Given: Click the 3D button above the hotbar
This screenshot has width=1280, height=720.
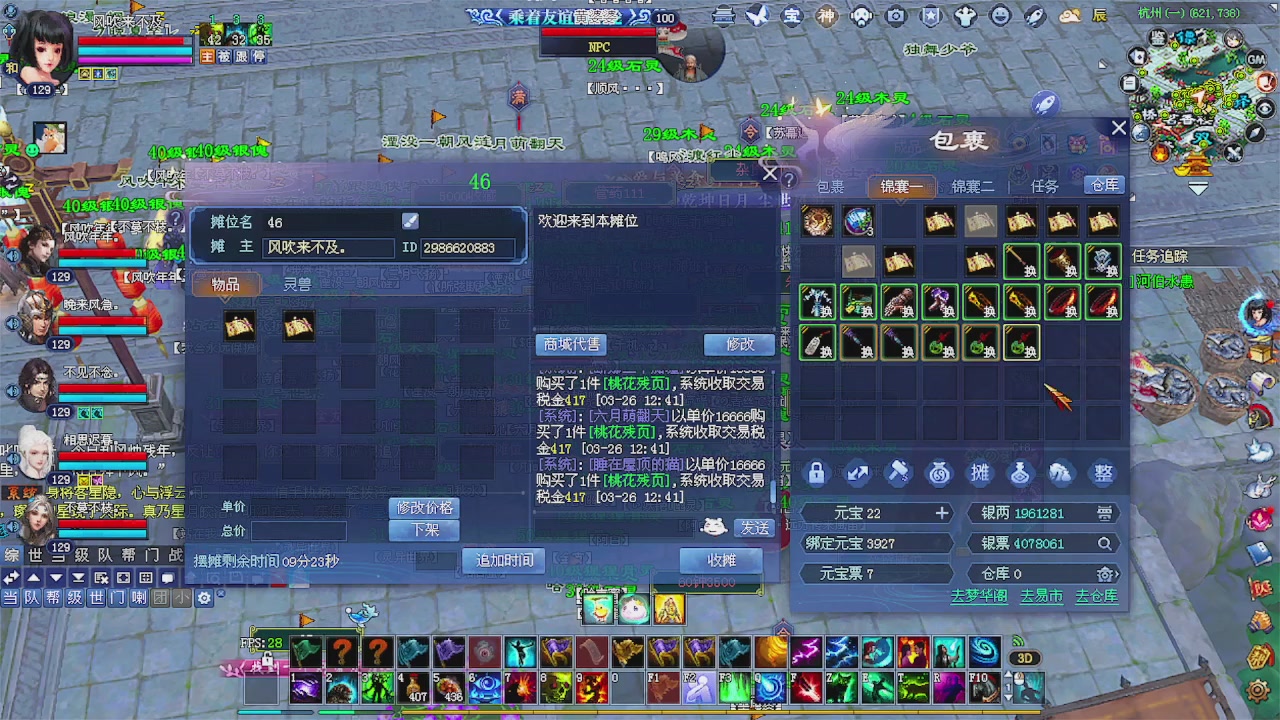Looking at the screenshot, I should [1023, 657].
